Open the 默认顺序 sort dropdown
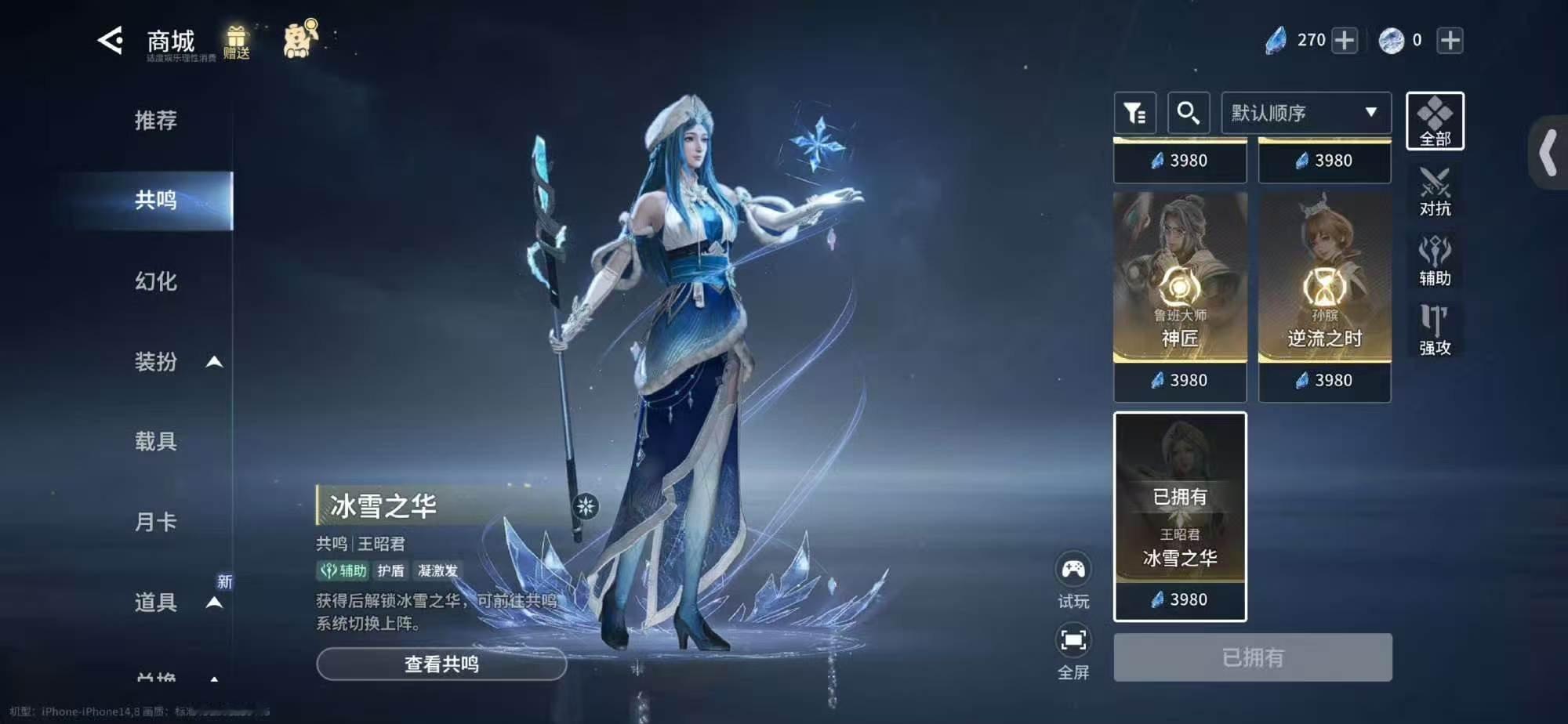The height and width of the screenshot is (724, 1568). point(1306,114)
